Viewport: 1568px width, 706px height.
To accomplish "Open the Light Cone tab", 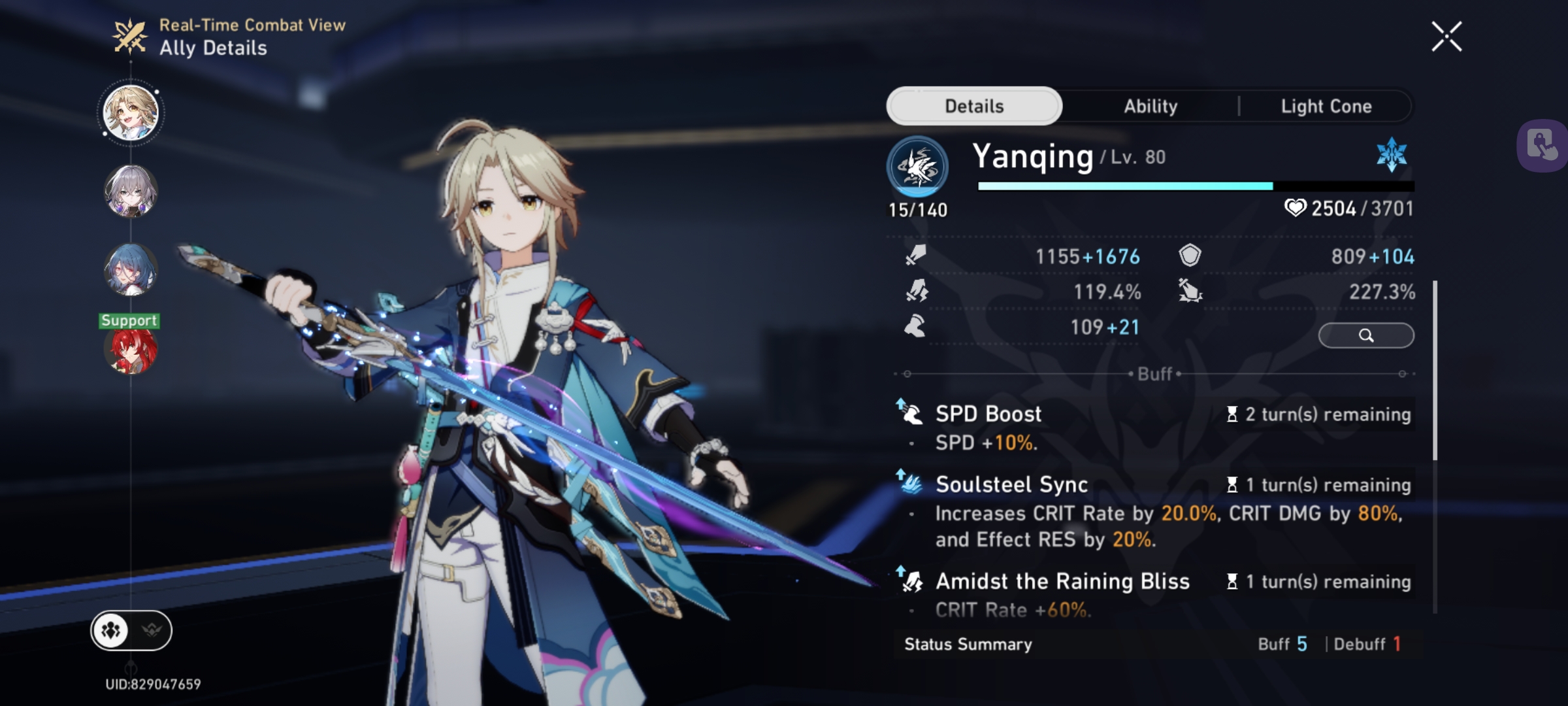I will 1326,106.
